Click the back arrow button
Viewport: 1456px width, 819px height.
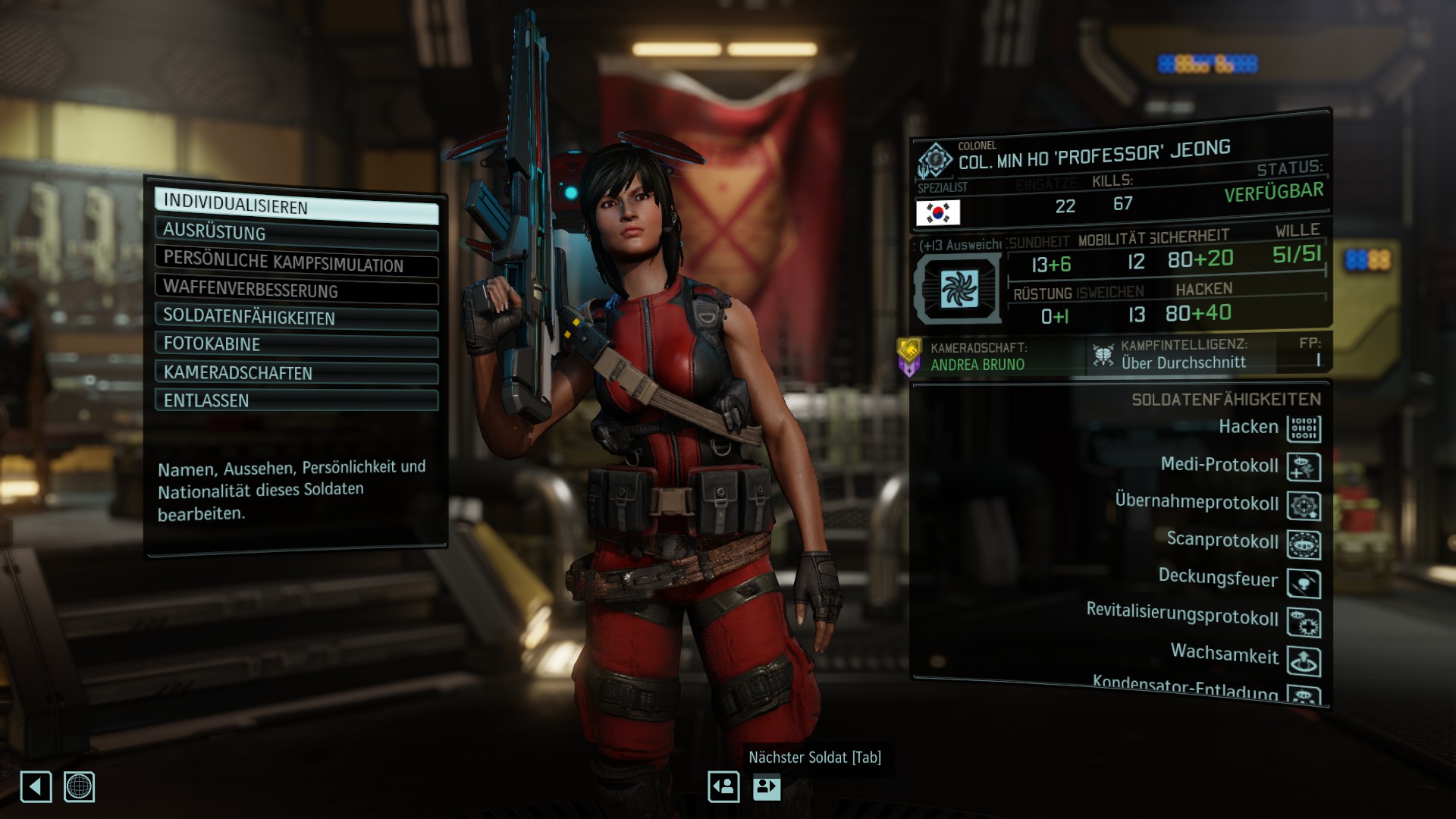[36, 787]
